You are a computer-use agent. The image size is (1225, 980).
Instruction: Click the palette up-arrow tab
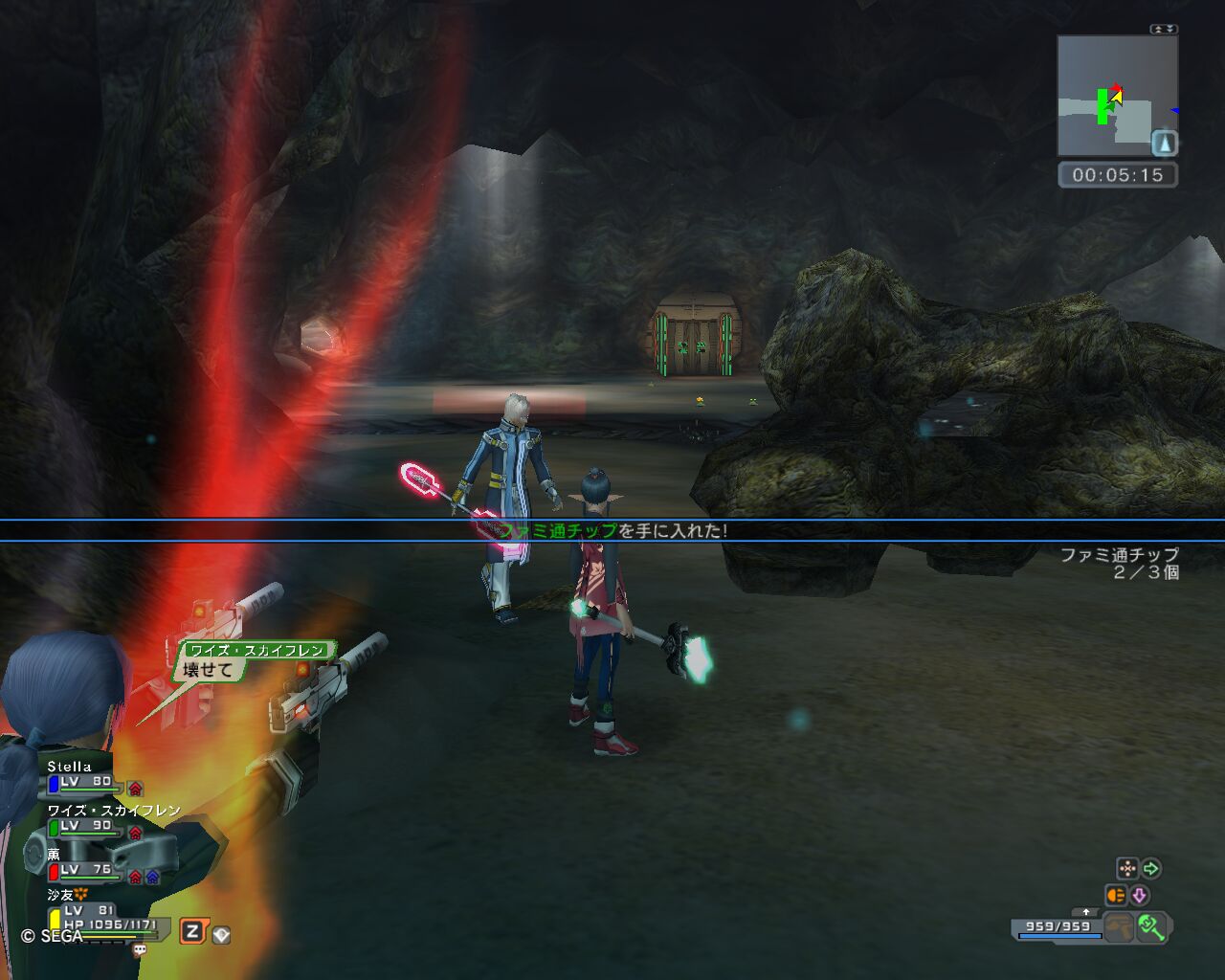tap(1084, 912)
